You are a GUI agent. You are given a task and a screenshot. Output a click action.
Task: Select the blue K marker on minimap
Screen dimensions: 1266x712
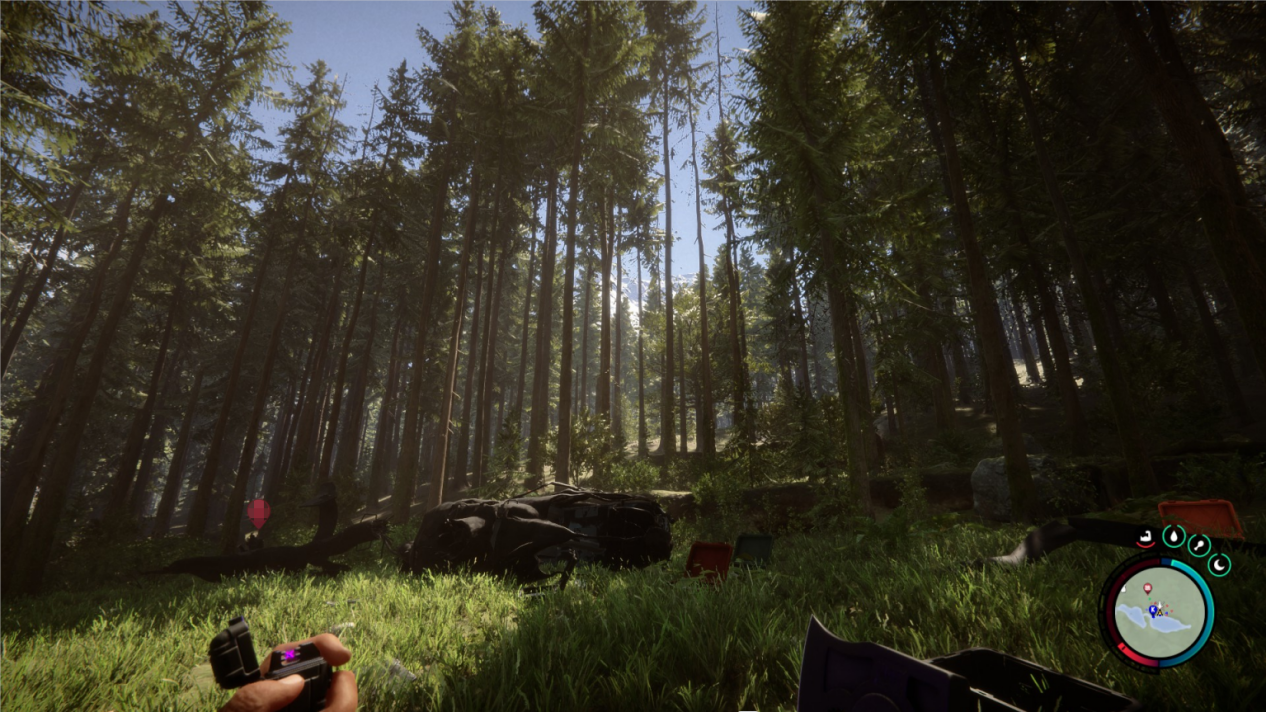(1152, 610)
